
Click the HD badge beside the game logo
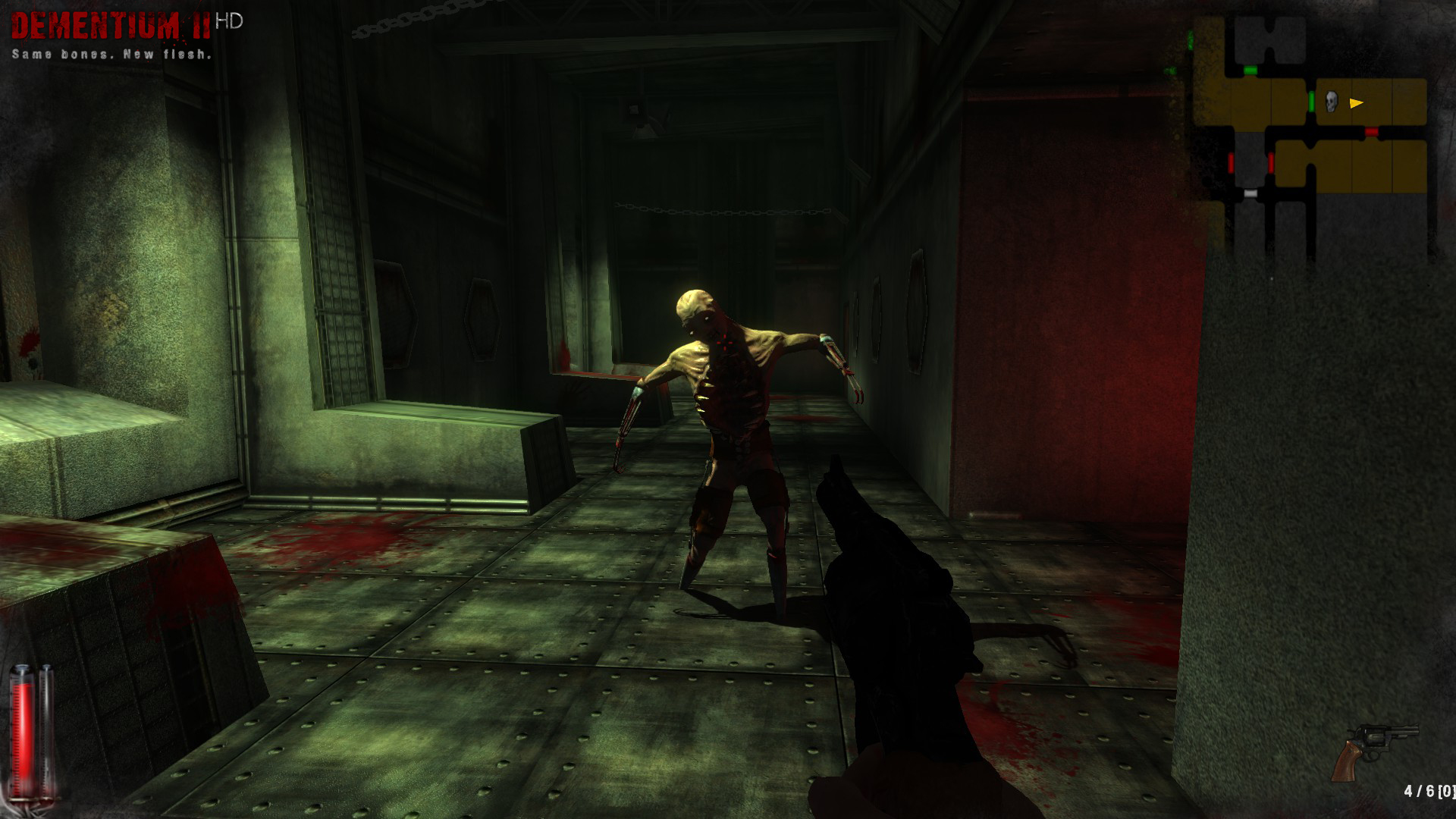227,20
